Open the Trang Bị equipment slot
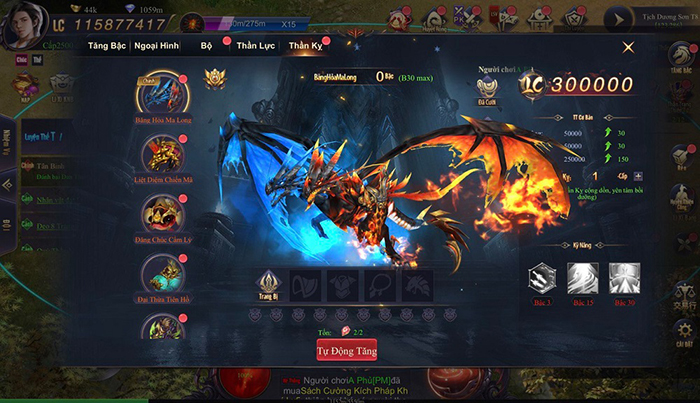Viewport: 700px width, 403px height. [x=269, y=282]
